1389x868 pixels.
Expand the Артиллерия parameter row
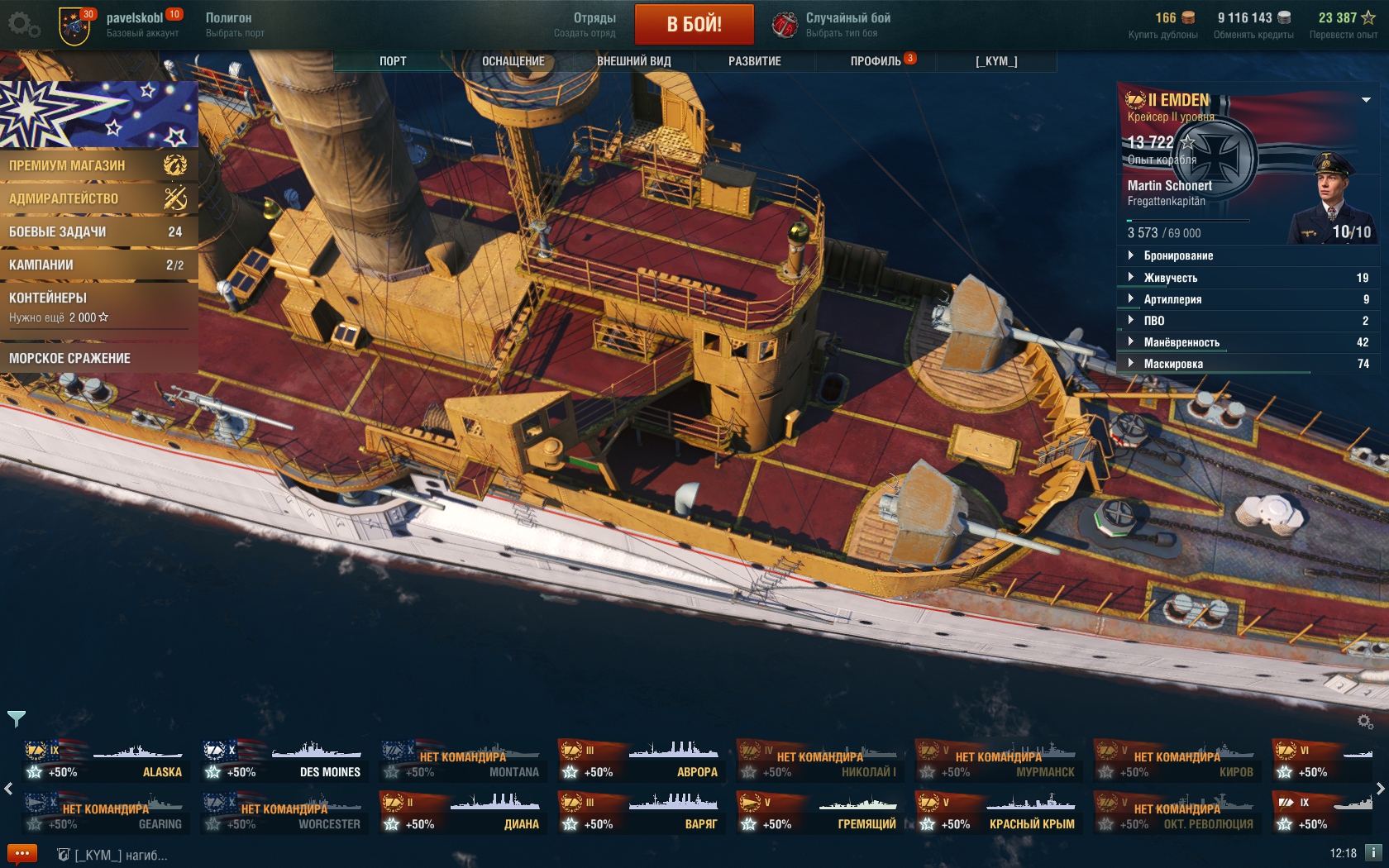(1172, 299)
